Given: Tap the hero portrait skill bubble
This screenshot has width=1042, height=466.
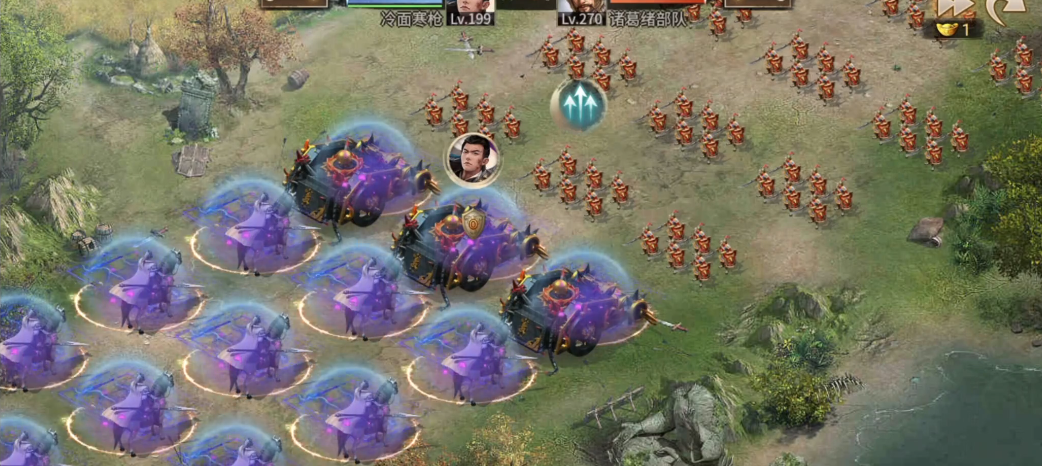Looking at the screenshot, I should 473,159.
